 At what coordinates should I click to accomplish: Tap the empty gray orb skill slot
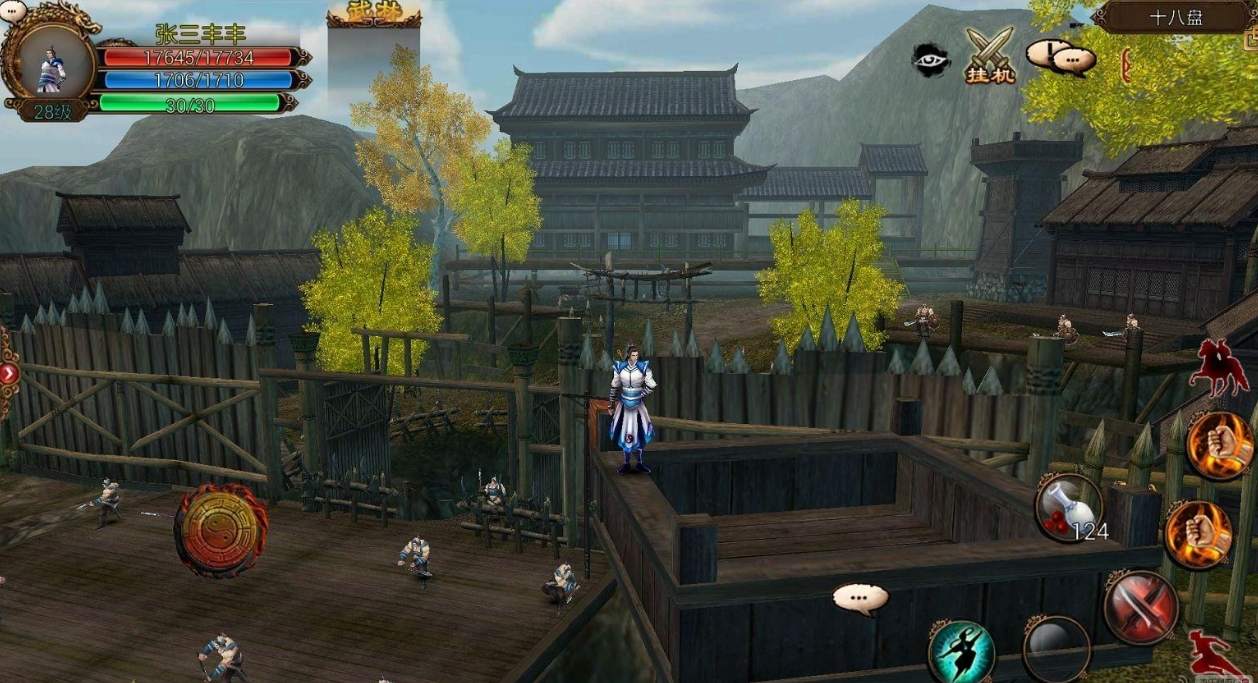pyautogui.click(x=1056, y=650)
